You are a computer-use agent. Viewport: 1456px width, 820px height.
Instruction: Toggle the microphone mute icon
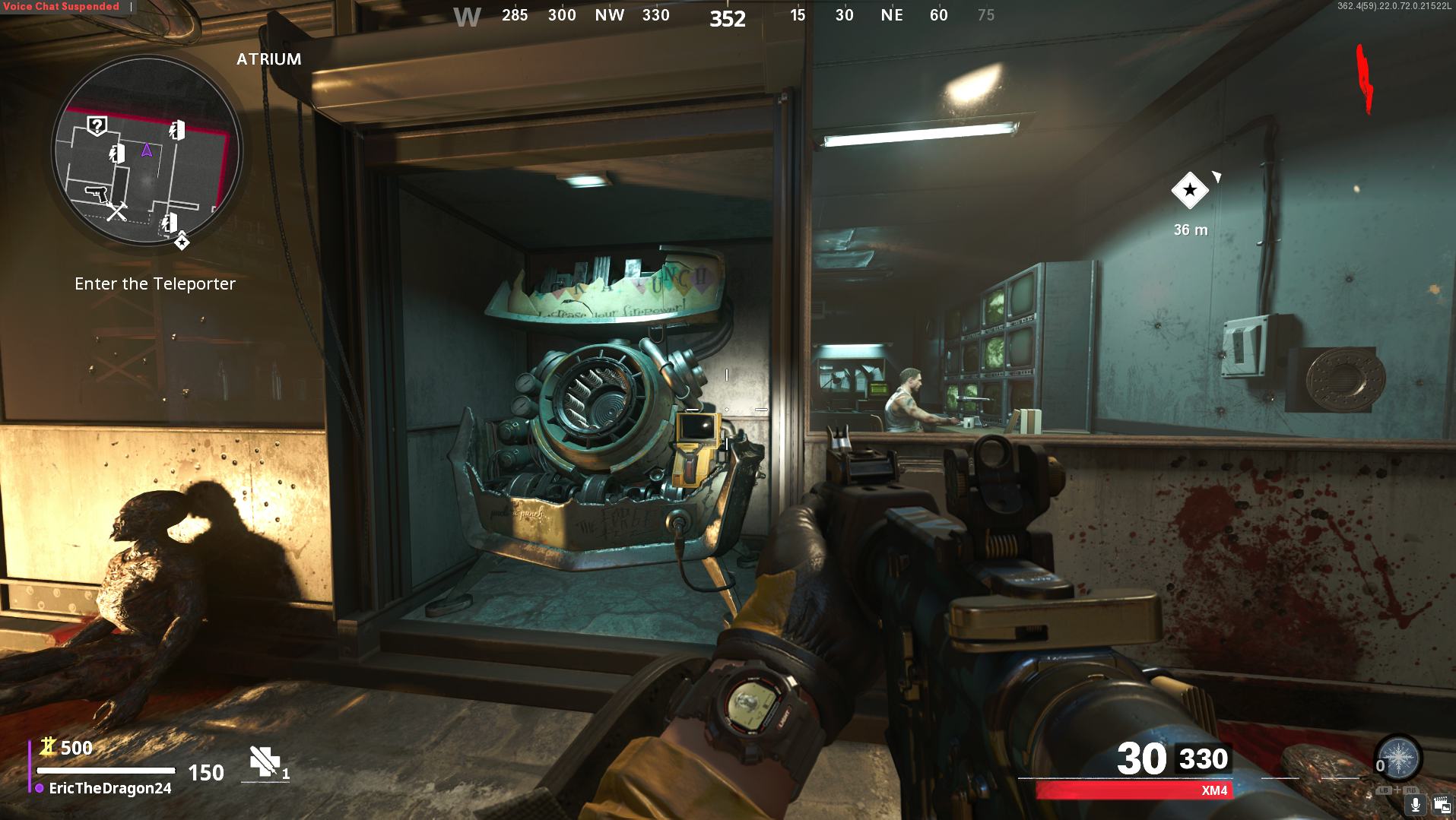click(1415, 805)
